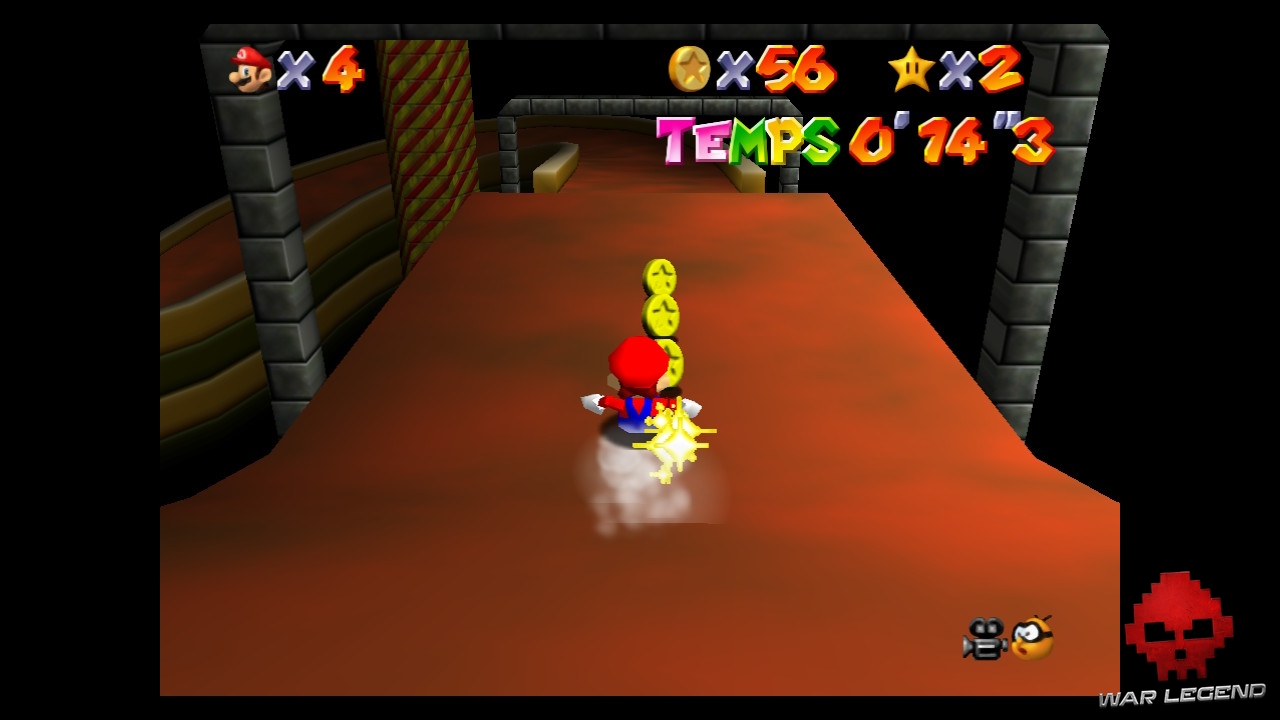Select the TEMPS label text
Viewport: 1280px width, 720px height.
[x=750, y=140]
